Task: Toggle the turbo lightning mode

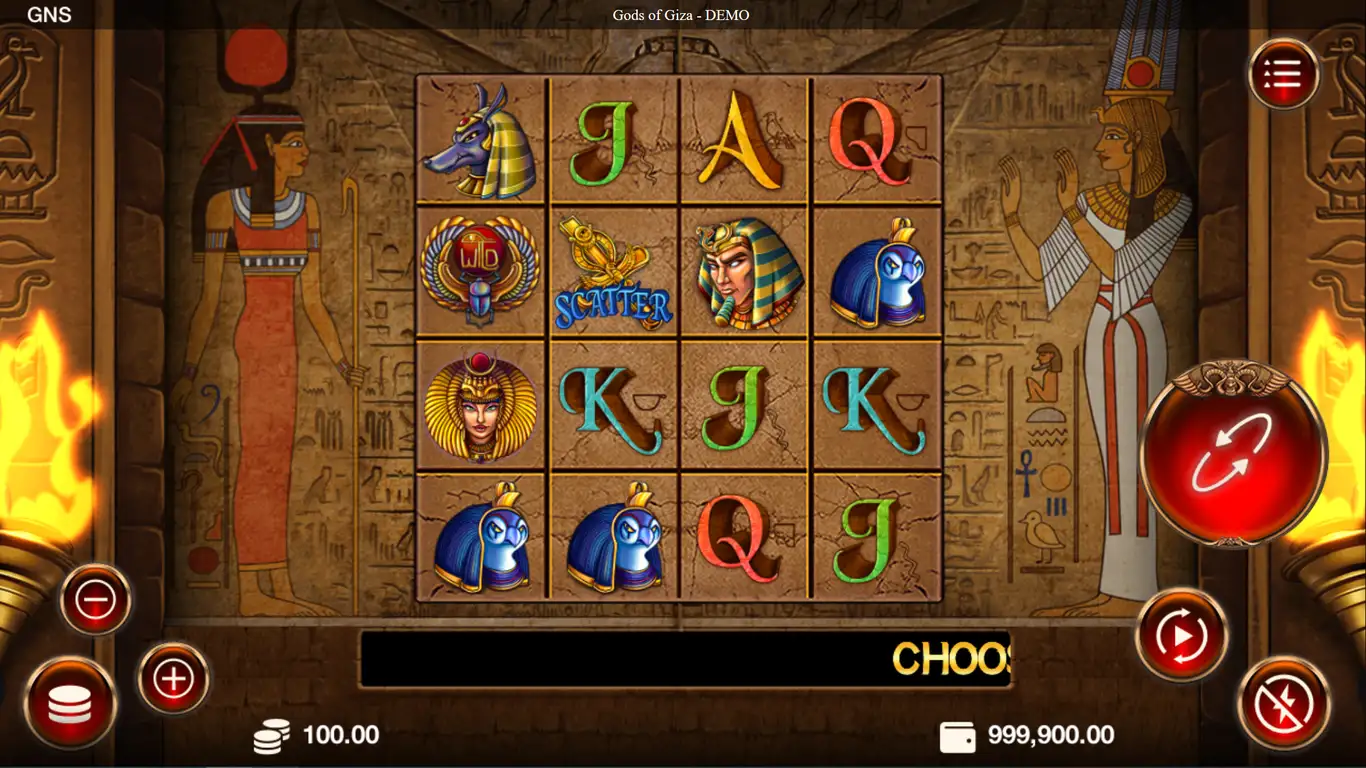Action: click(x=1284, y=702)
